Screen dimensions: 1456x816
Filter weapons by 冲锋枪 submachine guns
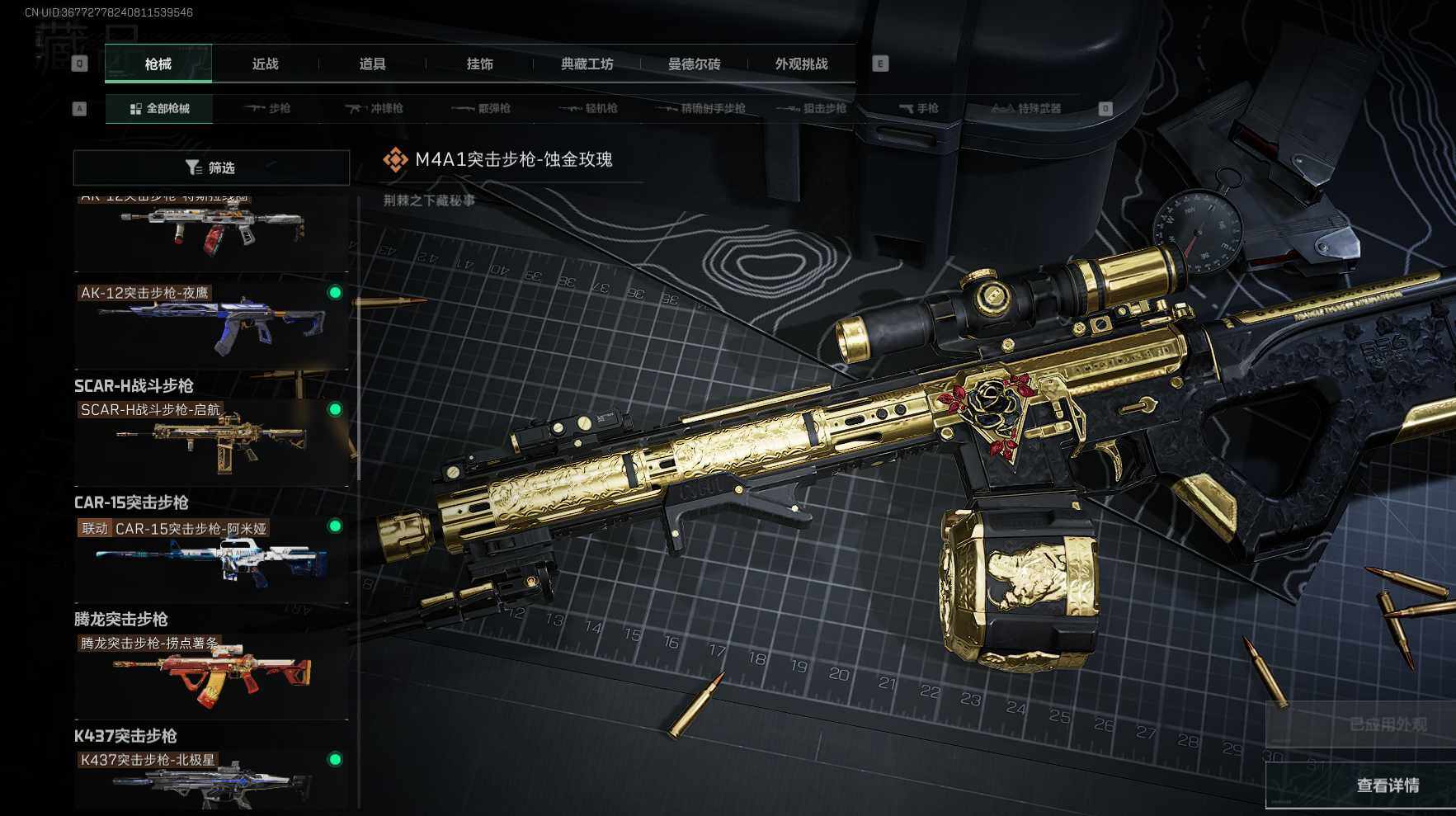pyautogui.click(x=375, y=108)
